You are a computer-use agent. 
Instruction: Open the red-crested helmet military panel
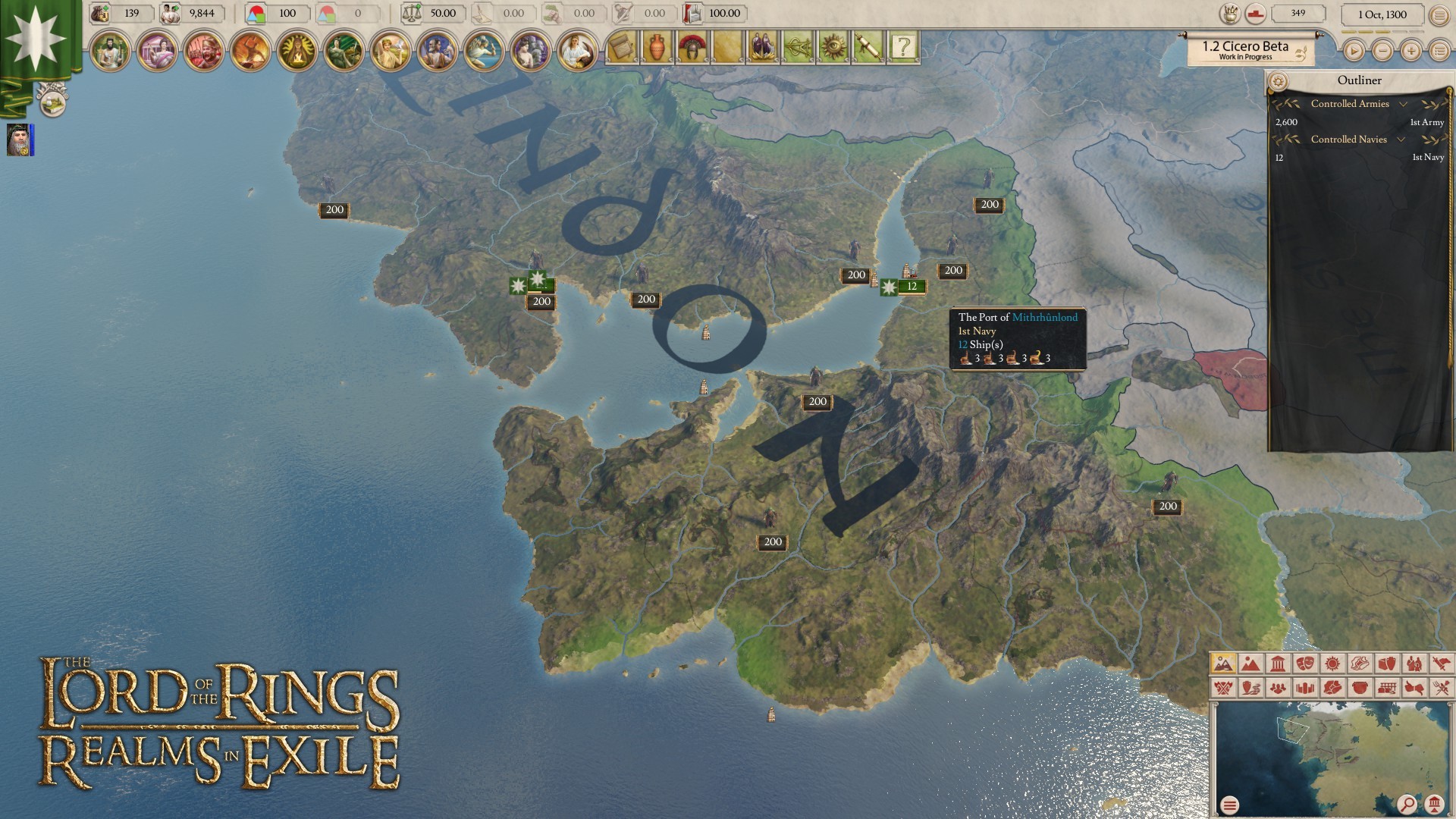(x=692, y=48)
